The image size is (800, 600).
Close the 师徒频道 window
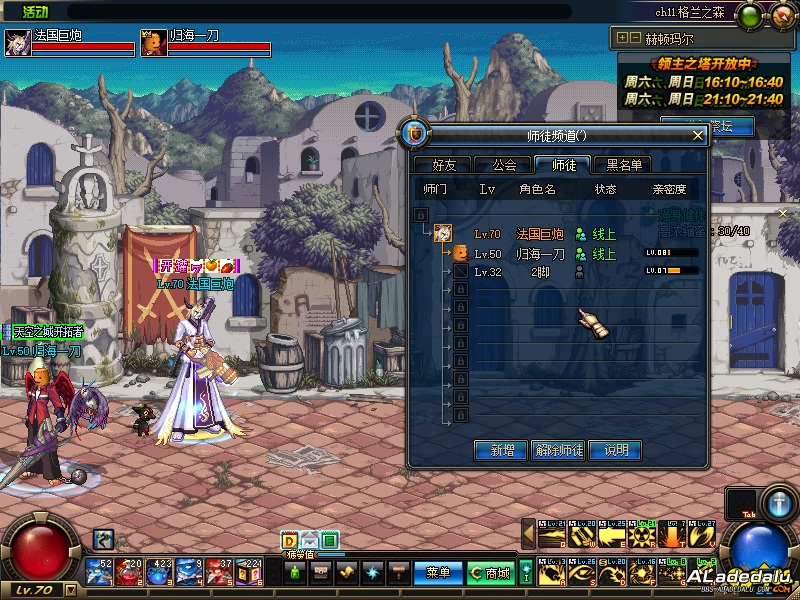[698, 135]
